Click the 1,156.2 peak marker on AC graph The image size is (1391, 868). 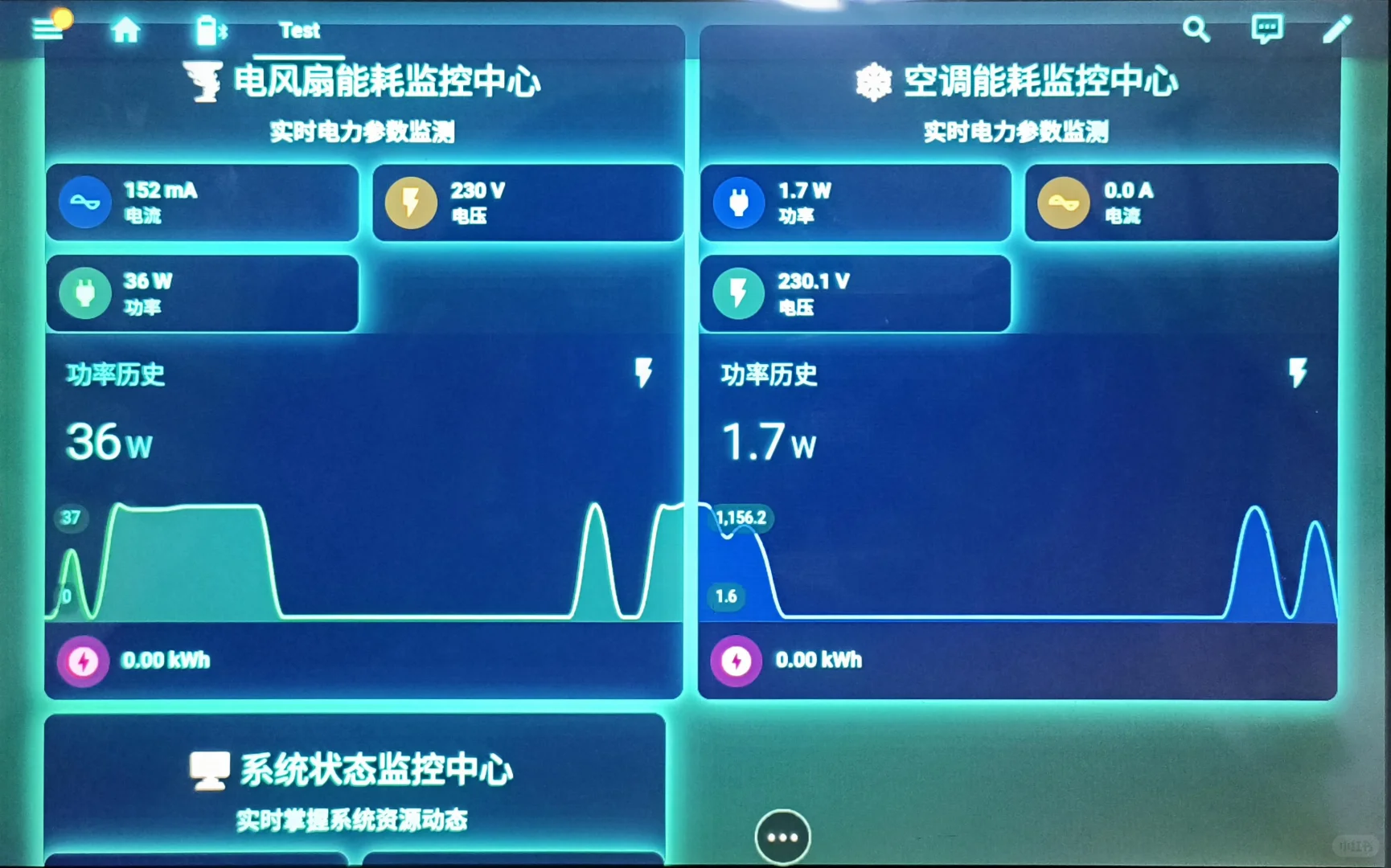741,519
